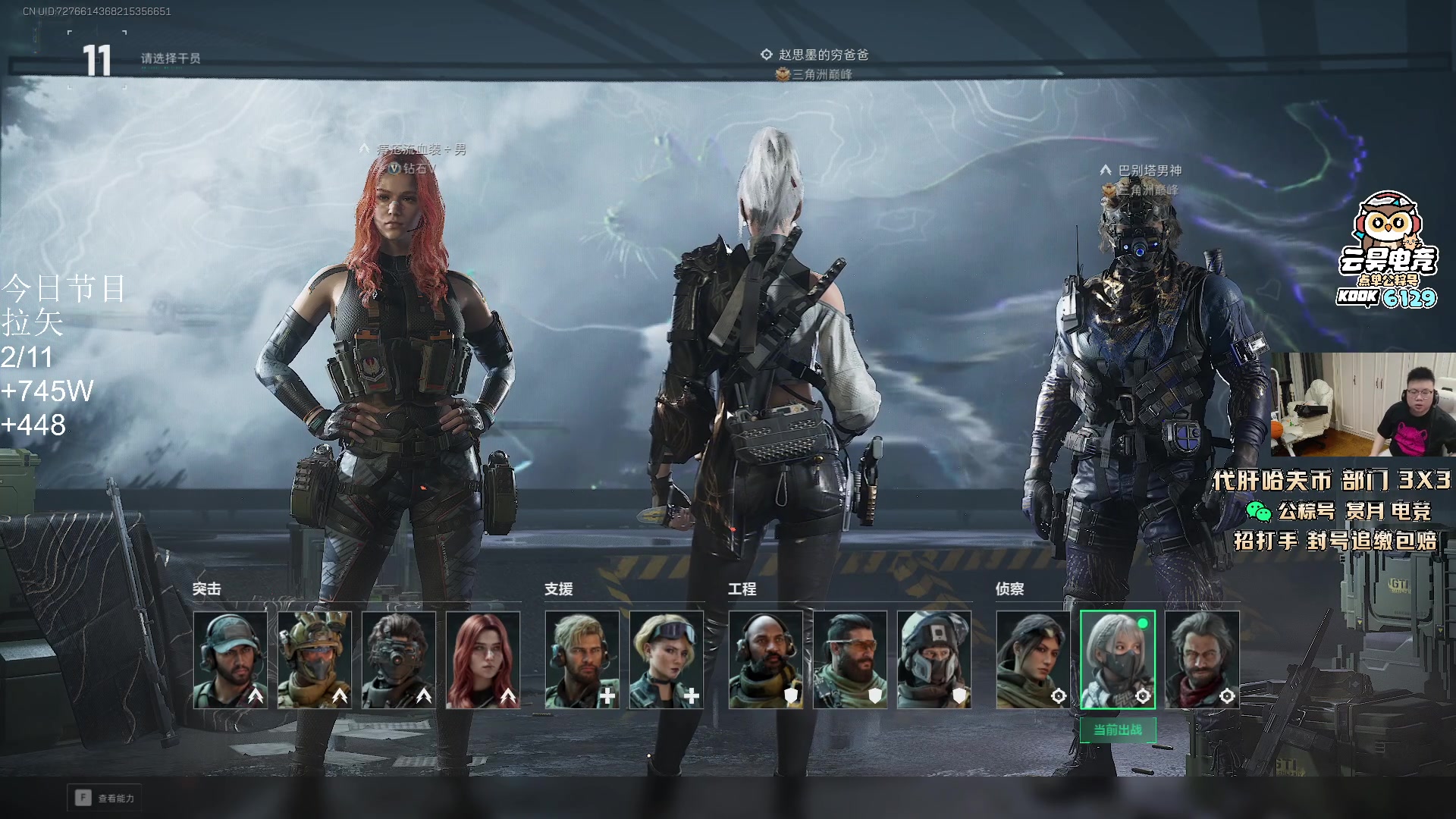The width and height of the screenshot is (1456, 819).
Task: Select the silver-haired masked recon operator
Action: (x=1118, y=660)
